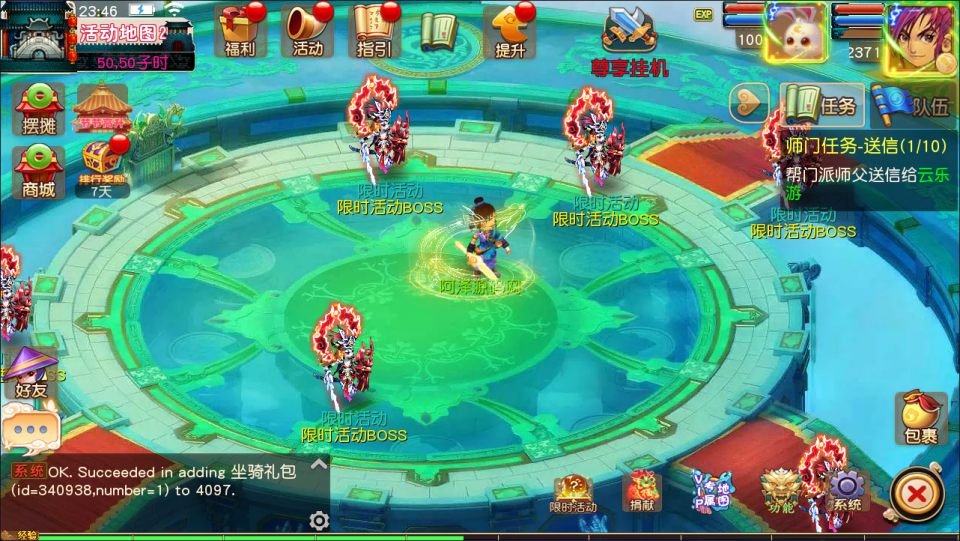Switch to the 队伍 team tab
Viewport: 960px width, 541px height.
point(913,104)
